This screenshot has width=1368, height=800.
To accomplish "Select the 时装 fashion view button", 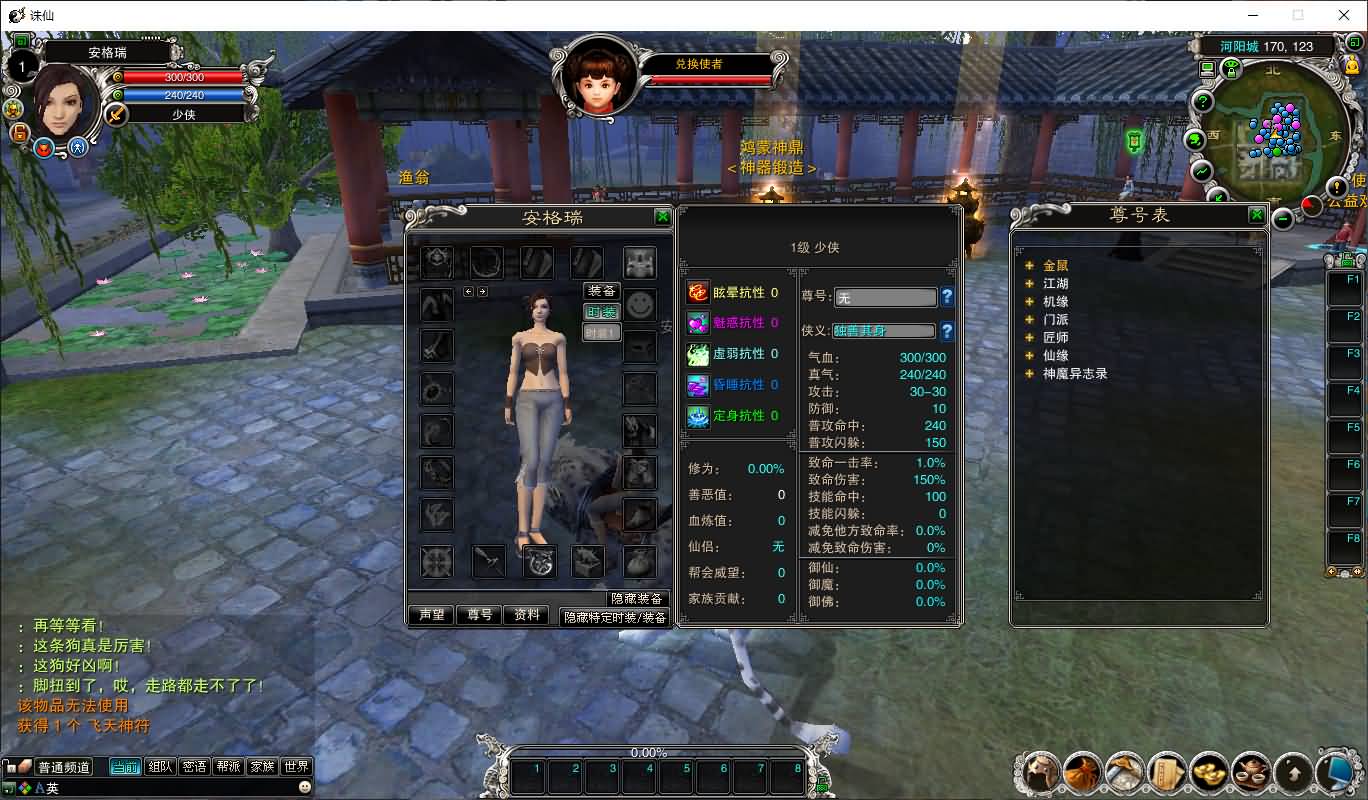I will coord(601,312).
